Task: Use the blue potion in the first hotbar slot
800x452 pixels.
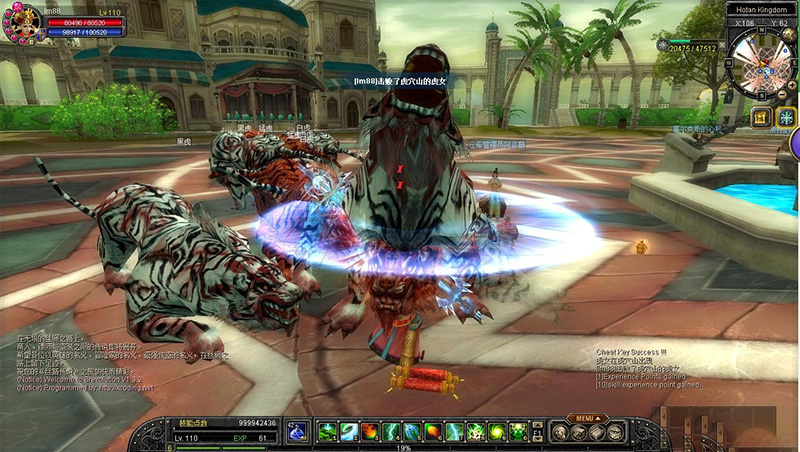Action: [297, 432]
